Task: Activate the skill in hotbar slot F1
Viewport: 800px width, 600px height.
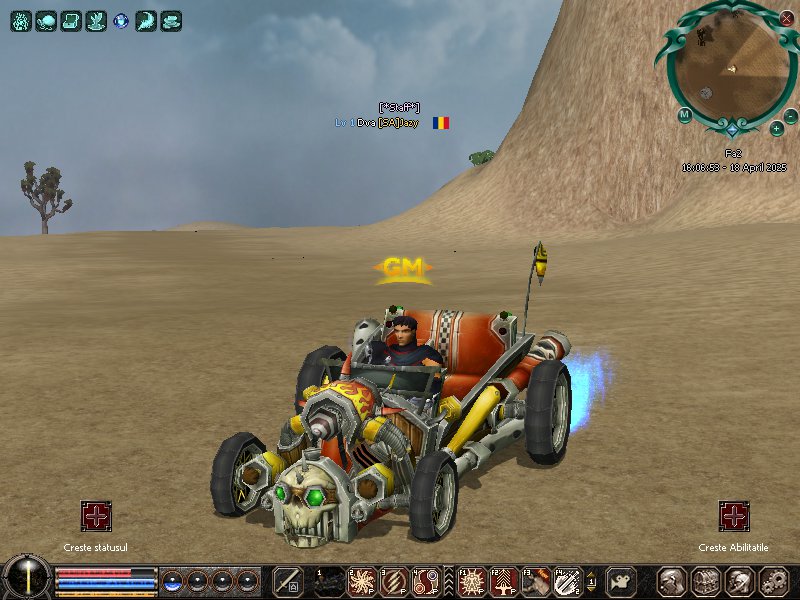Action: click(471, 581)
